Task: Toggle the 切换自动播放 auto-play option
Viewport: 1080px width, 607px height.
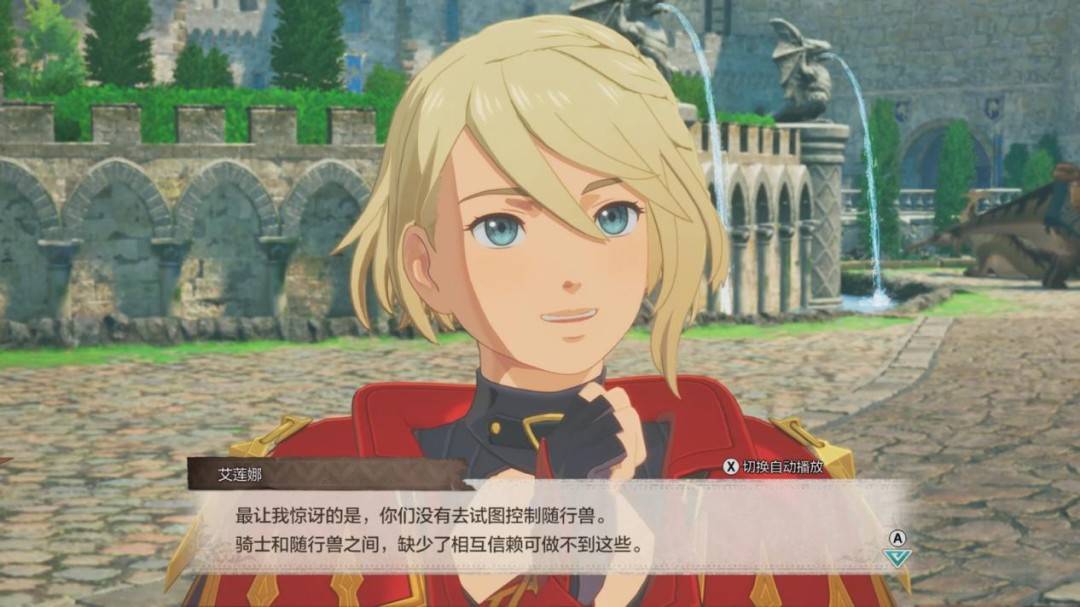Action: [774, 466]
